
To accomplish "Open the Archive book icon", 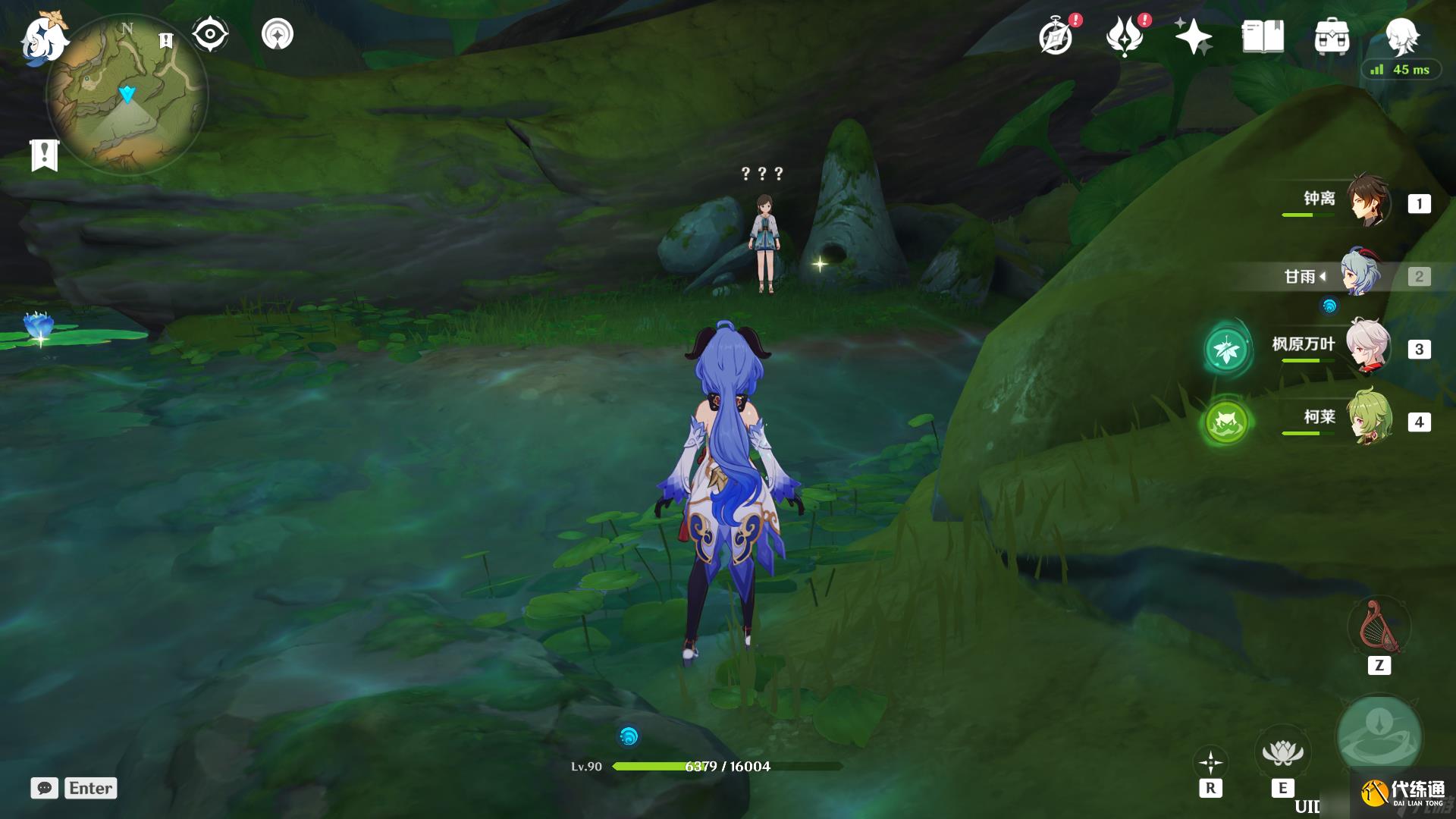I will [1263, 36].
